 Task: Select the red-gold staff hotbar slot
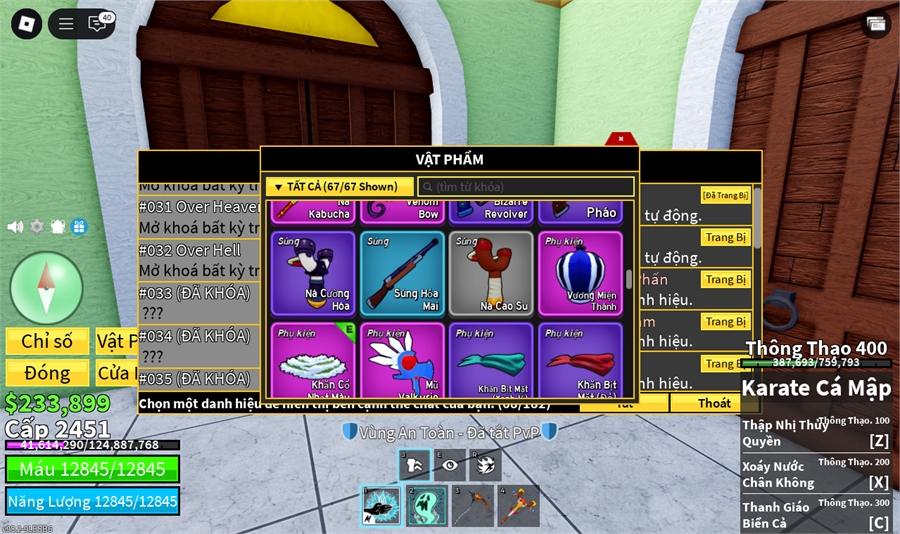(518, 505)
